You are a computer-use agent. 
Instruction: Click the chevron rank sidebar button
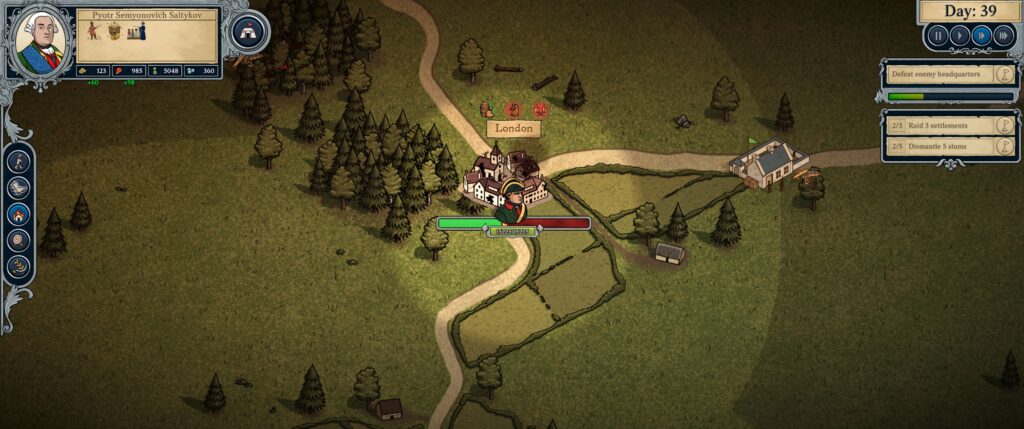point(19,265)
